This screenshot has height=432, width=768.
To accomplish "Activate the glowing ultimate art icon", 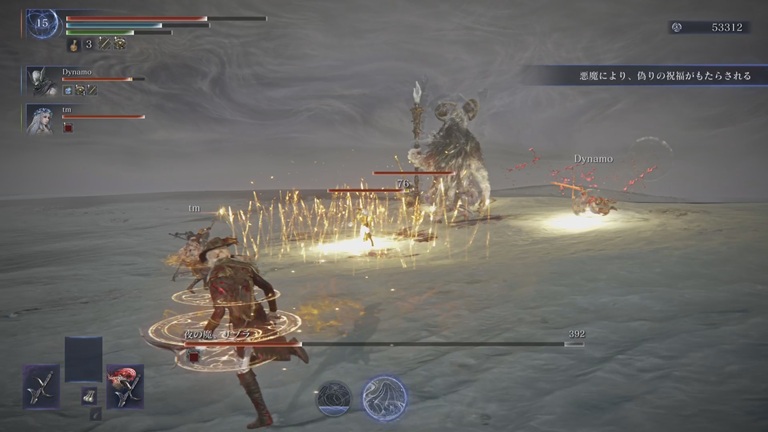I will pos(384,397).
